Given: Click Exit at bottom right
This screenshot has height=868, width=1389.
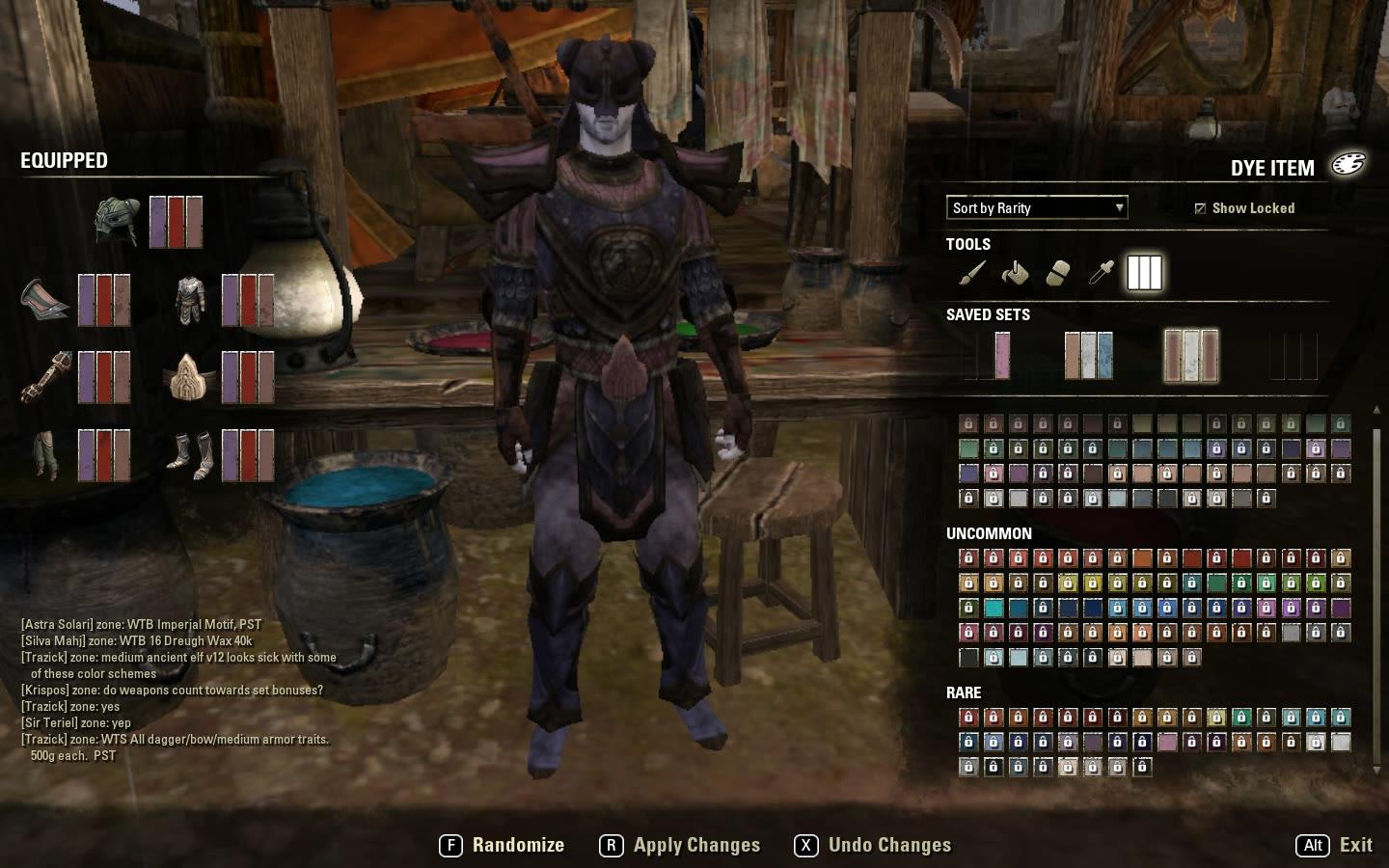Looking at the screenshot, I should (x=1355, y=845).
